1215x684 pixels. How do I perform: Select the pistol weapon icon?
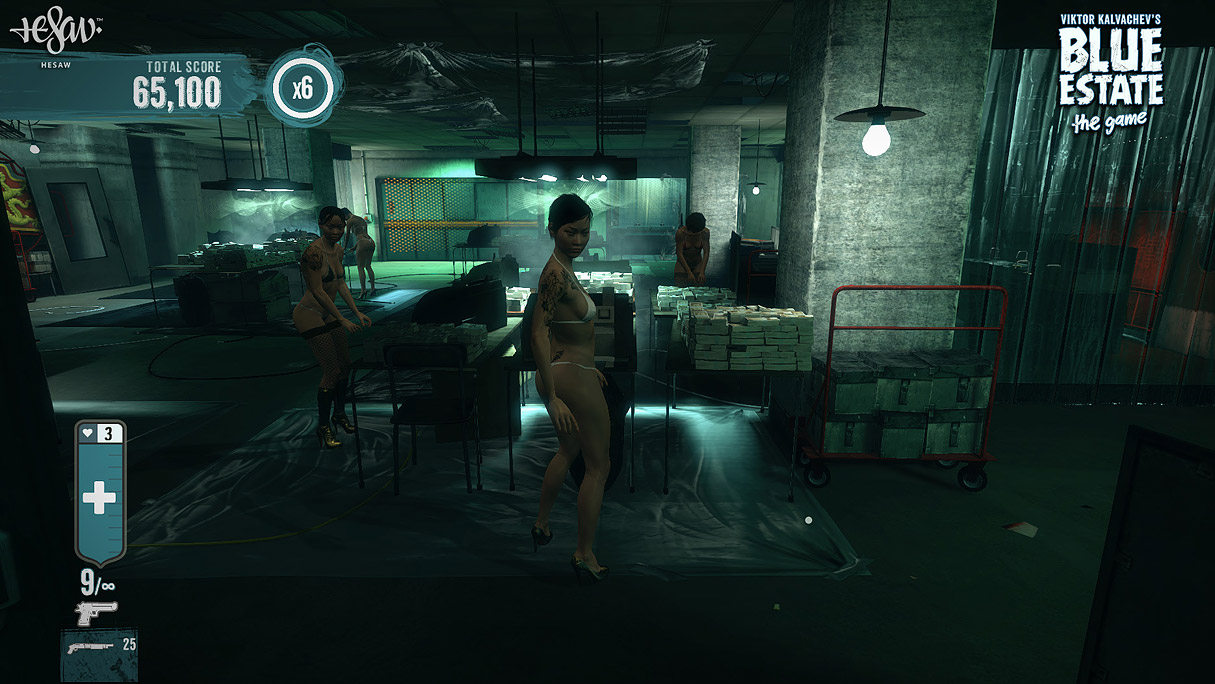pyautogui.click(x=96, y=612)
